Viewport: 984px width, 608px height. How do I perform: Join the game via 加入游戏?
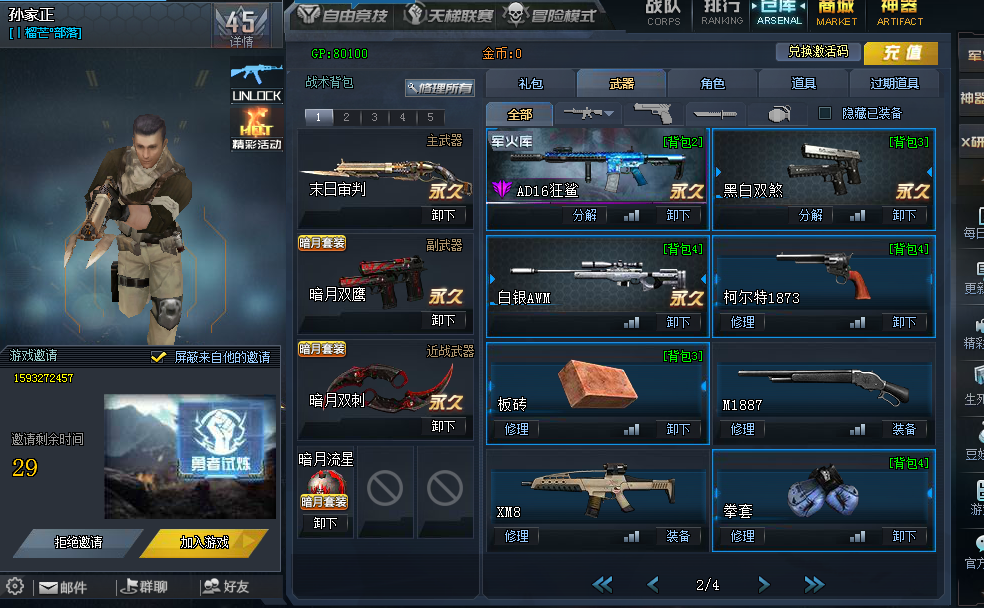point(204,542)
